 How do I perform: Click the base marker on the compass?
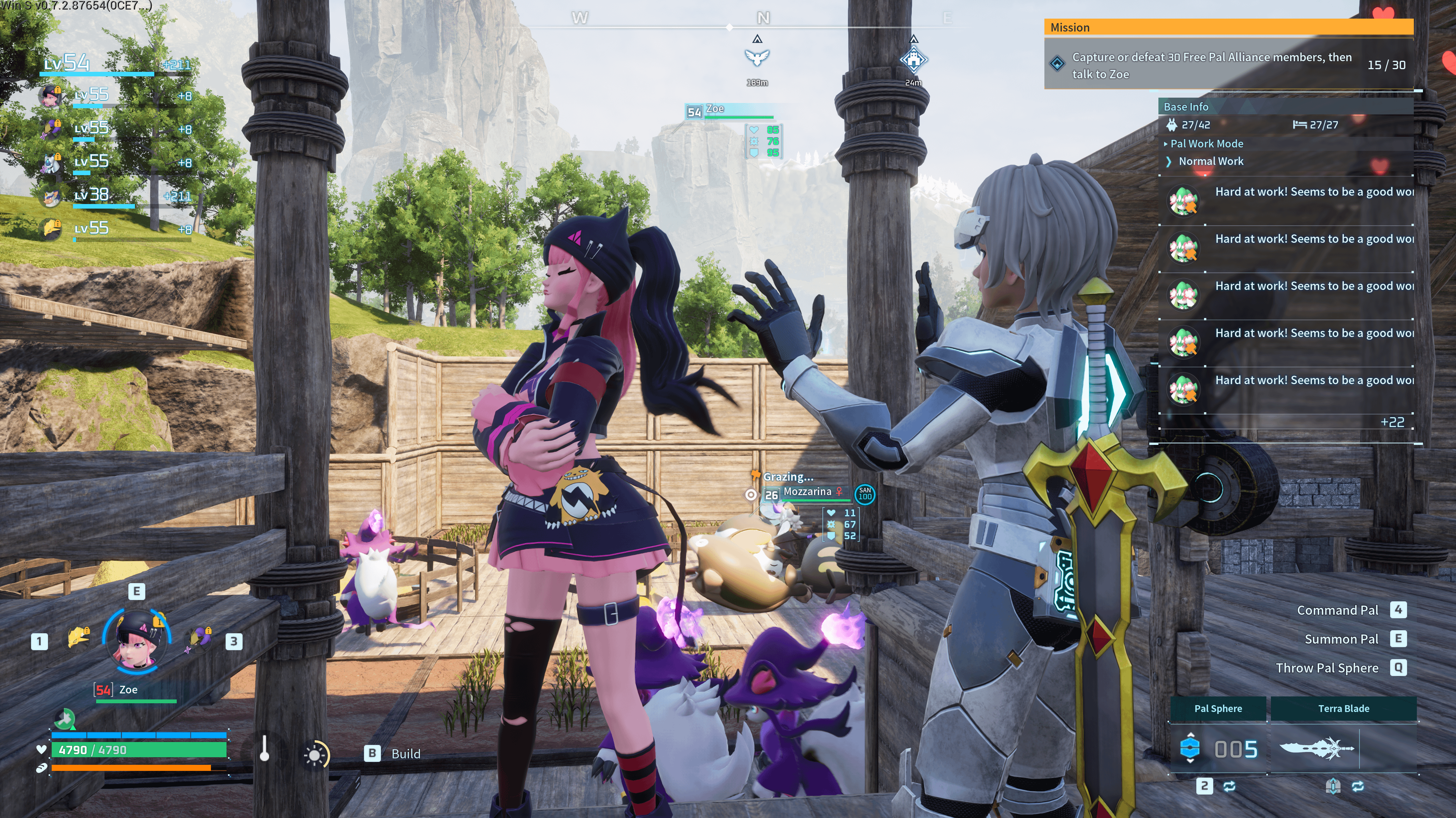(913, 59)
